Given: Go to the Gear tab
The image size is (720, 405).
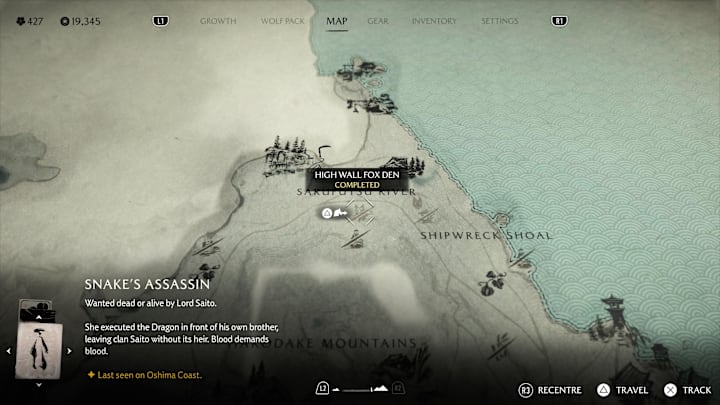Looking at the screenshot, I should [x=378, y=20].
